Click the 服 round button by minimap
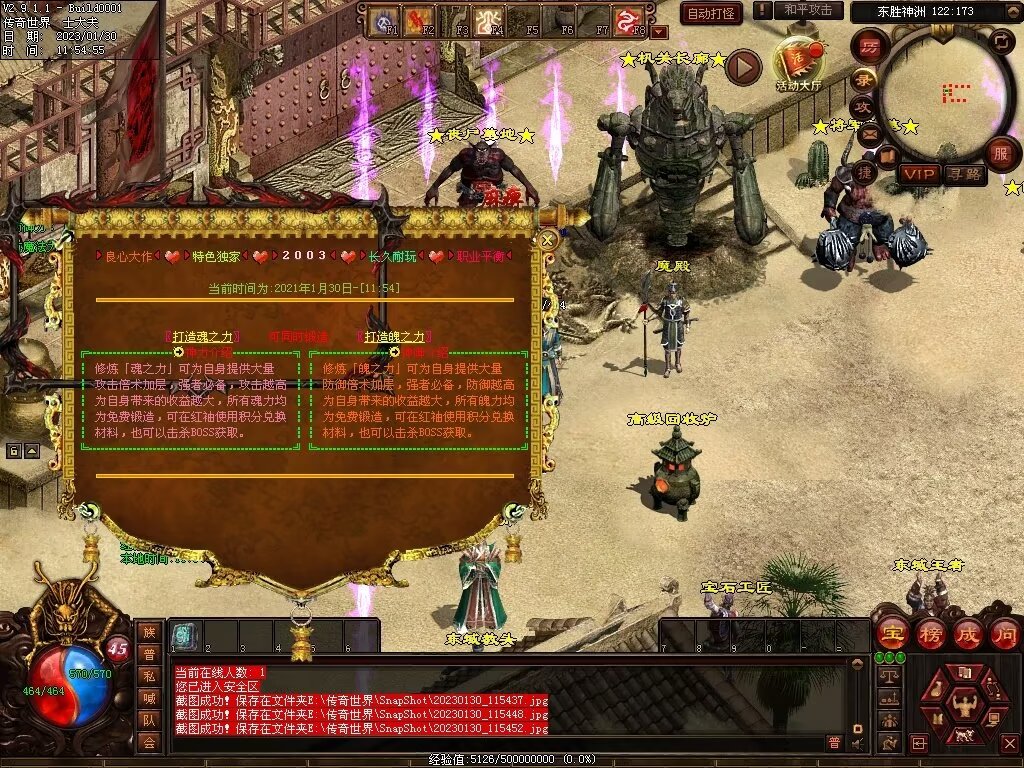Image resolution: width=1024 pixels, height=768 pixels. pos(999,153)
